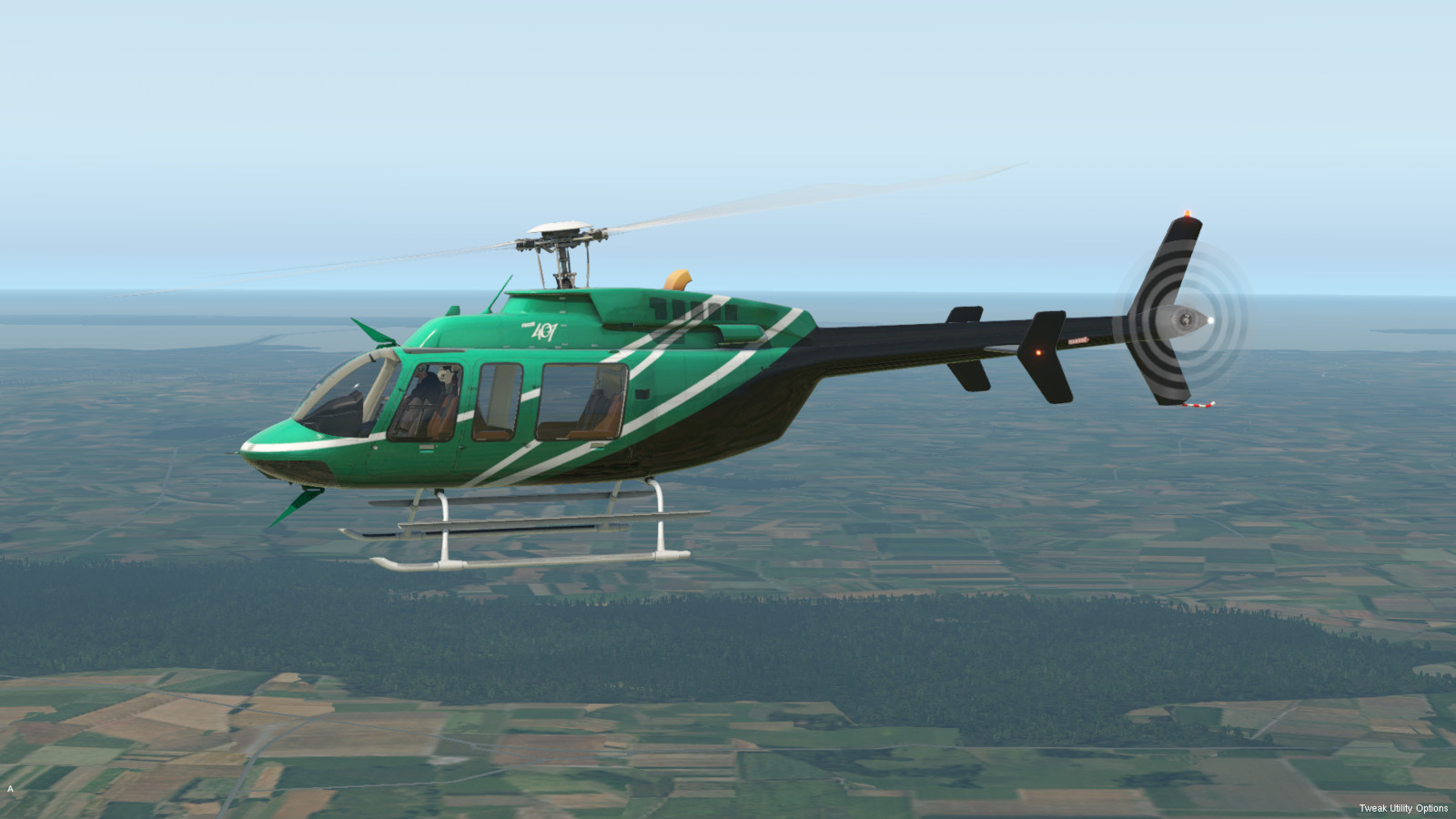The image size is (1456, 819).
Task: Open Tweak Utility Options
Action: (x=1402, y=808)
